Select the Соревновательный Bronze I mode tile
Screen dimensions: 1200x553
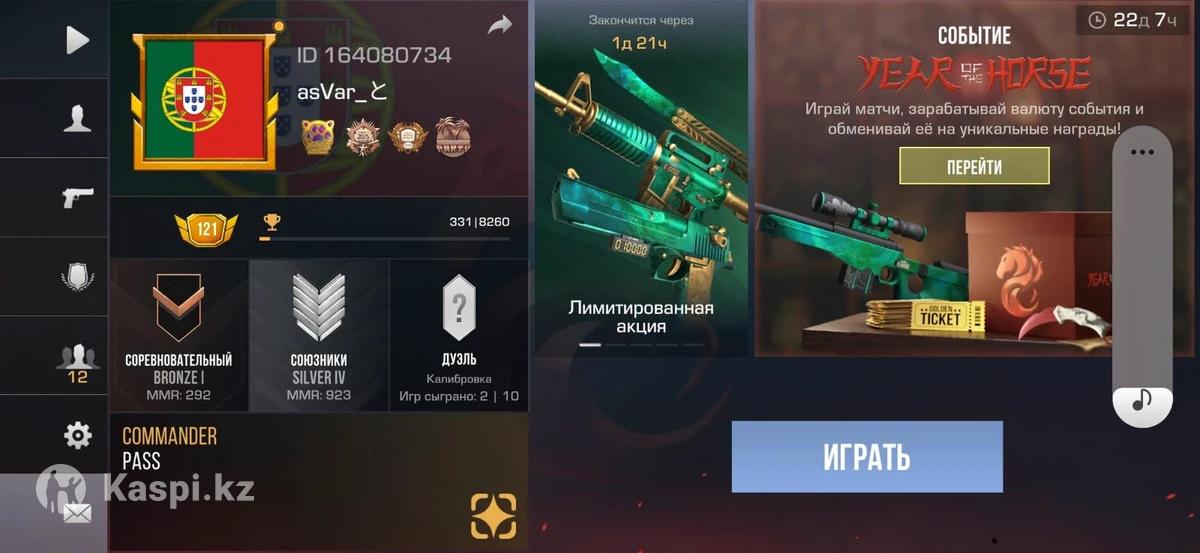click(x=178, y=335)
